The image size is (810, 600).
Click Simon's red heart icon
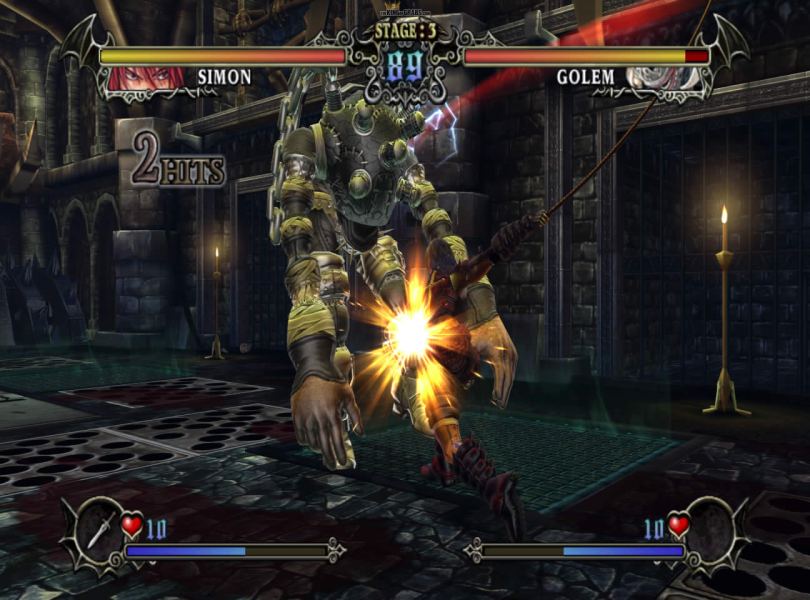coord(132,524)
